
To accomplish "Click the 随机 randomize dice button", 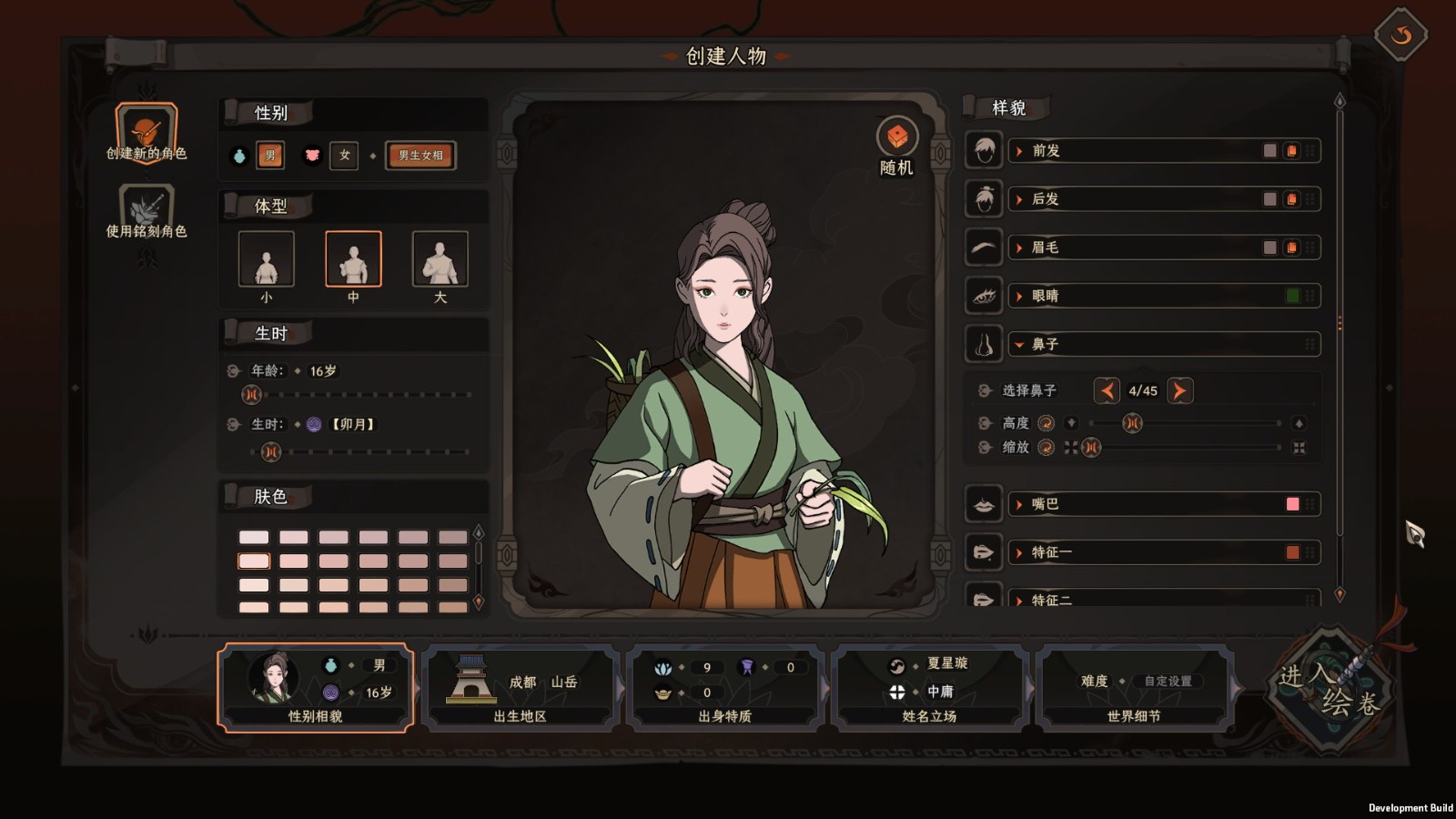I will (x=897, y=137).
